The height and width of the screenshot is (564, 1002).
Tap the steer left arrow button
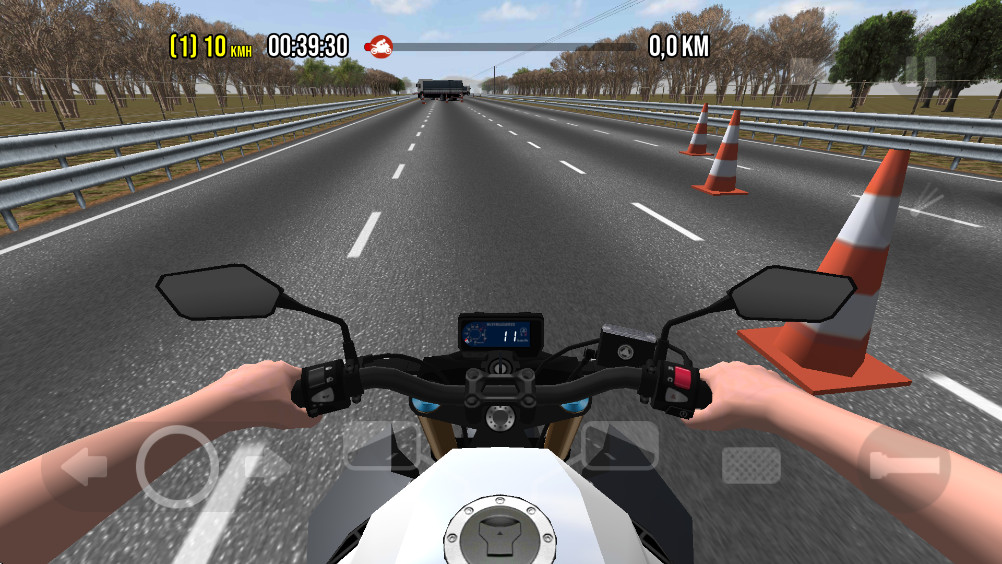(x=85, y=467)
